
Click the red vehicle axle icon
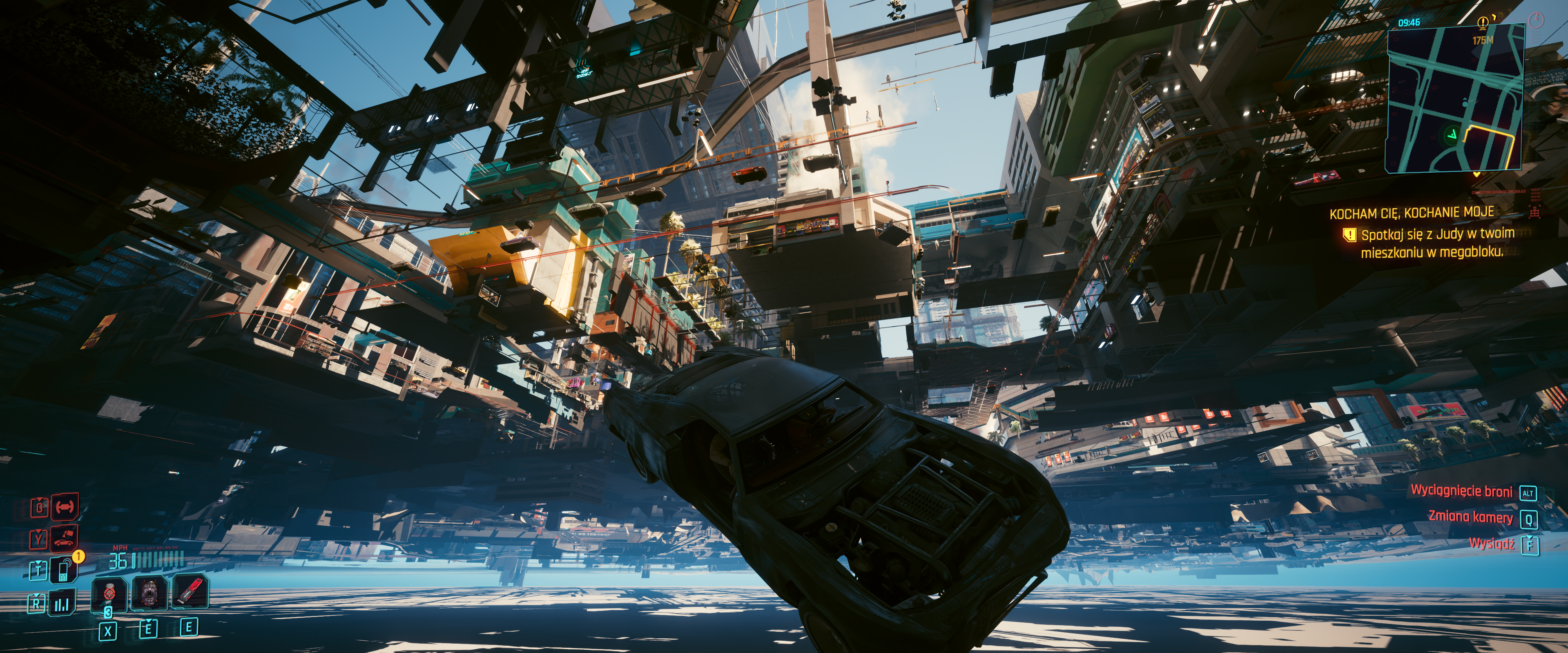[64, 506]
